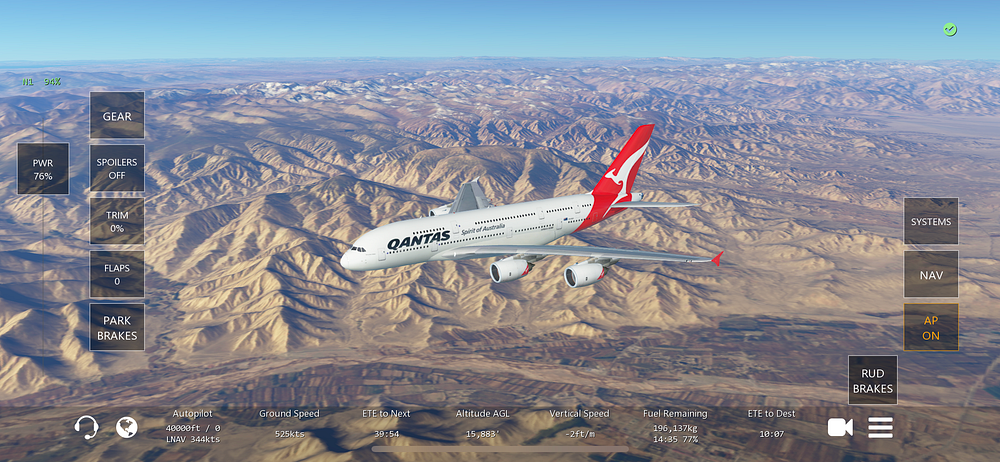Viewport: 1000px width, 462px height.
Task: Select the Autopilot status readout panel
Action: click(x=193, y=427)
